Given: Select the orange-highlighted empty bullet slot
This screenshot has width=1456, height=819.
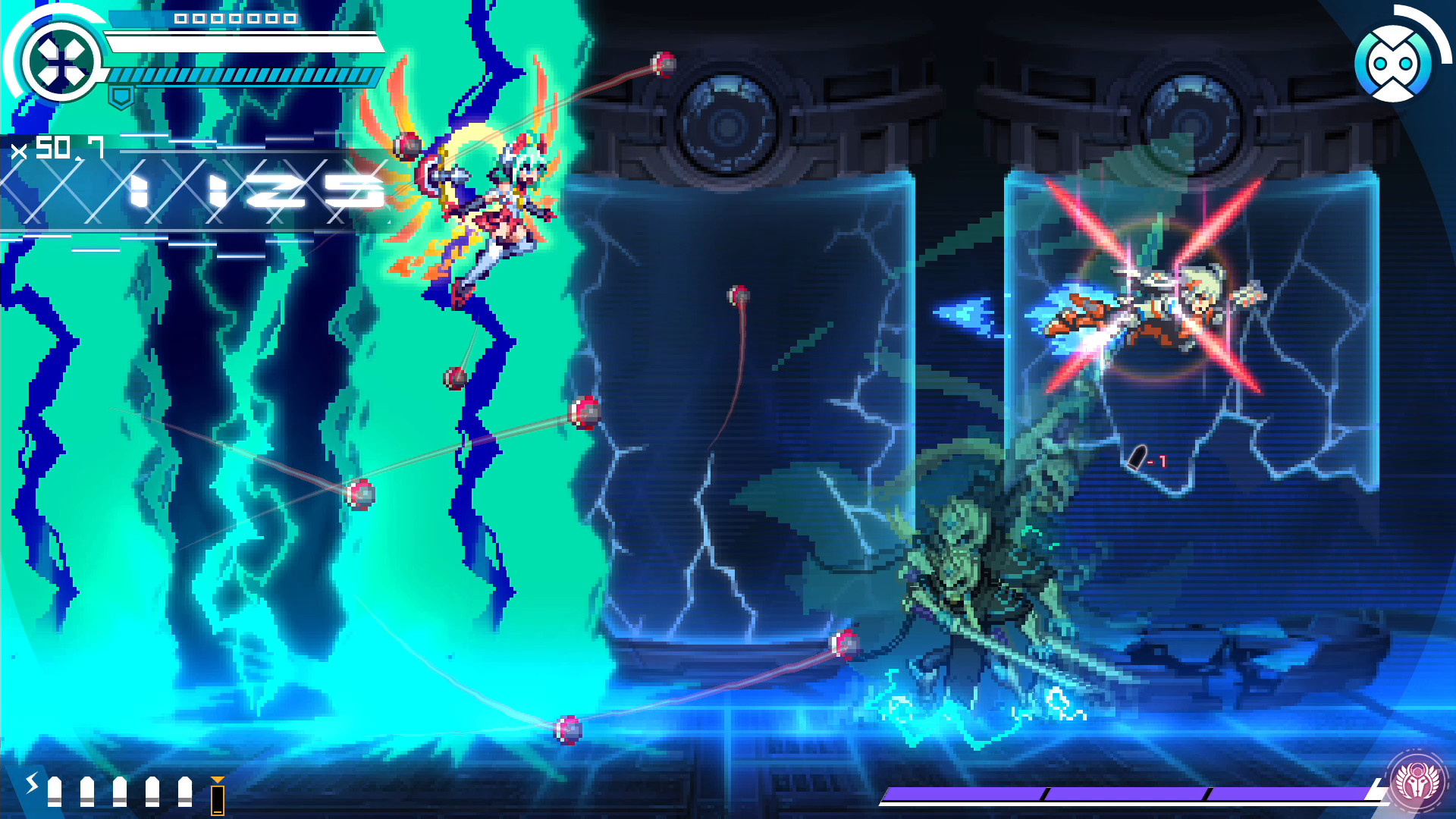Looking at the screenshot, I should [x=216, y=791].
